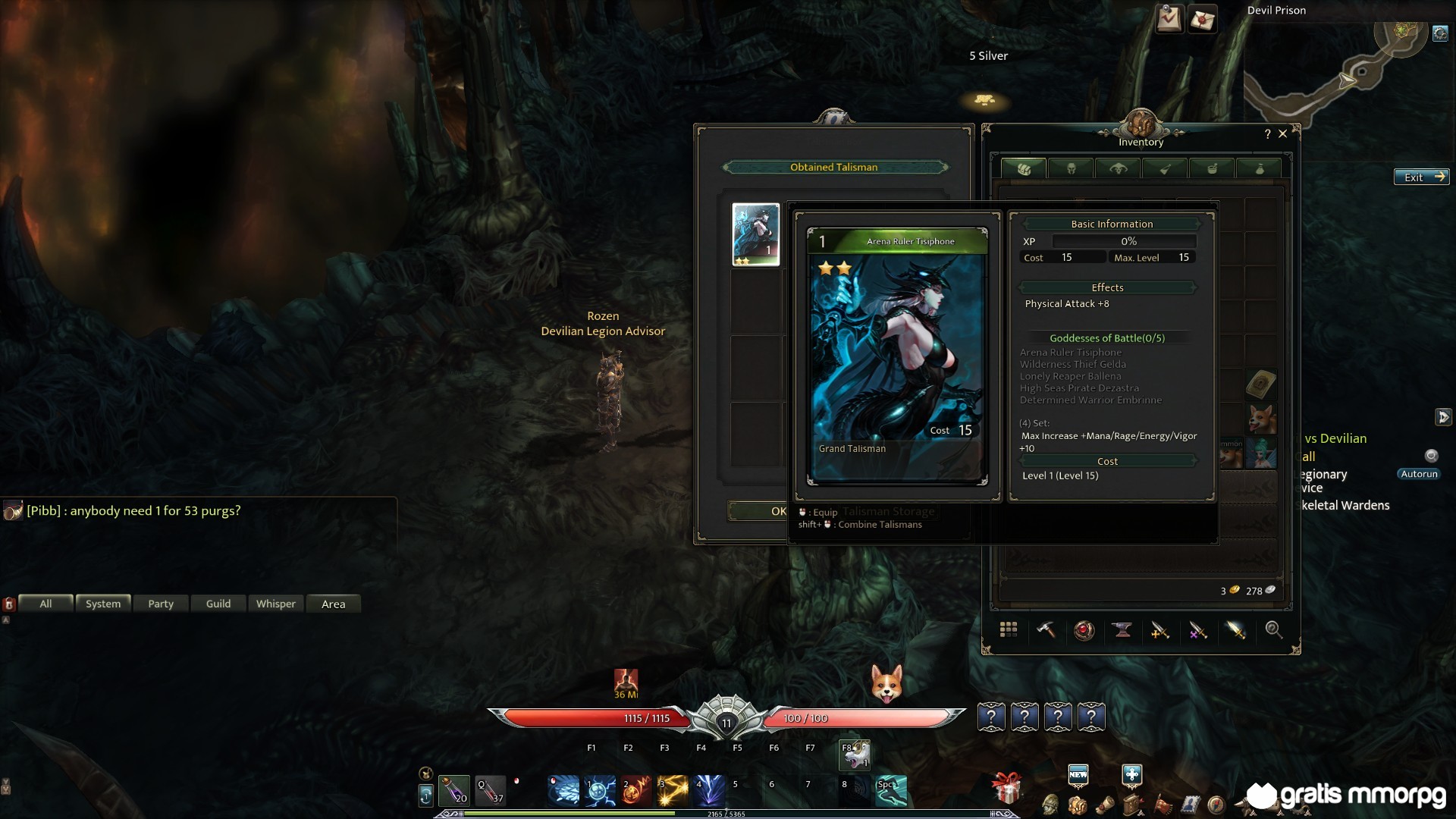Show All chat messages tab
Image resolution: width=1456 pixels, height=819 pixels.
(45, 604)
